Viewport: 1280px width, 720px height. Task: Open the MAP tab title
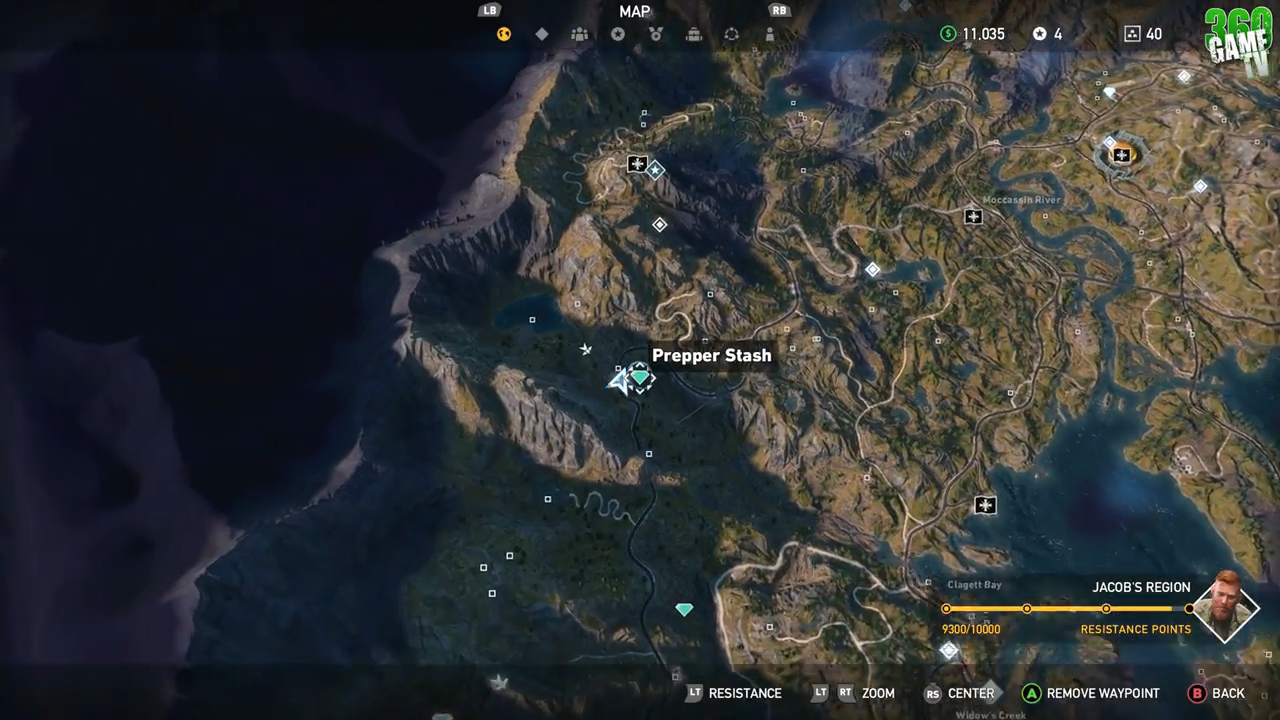[x=634, y=11]
